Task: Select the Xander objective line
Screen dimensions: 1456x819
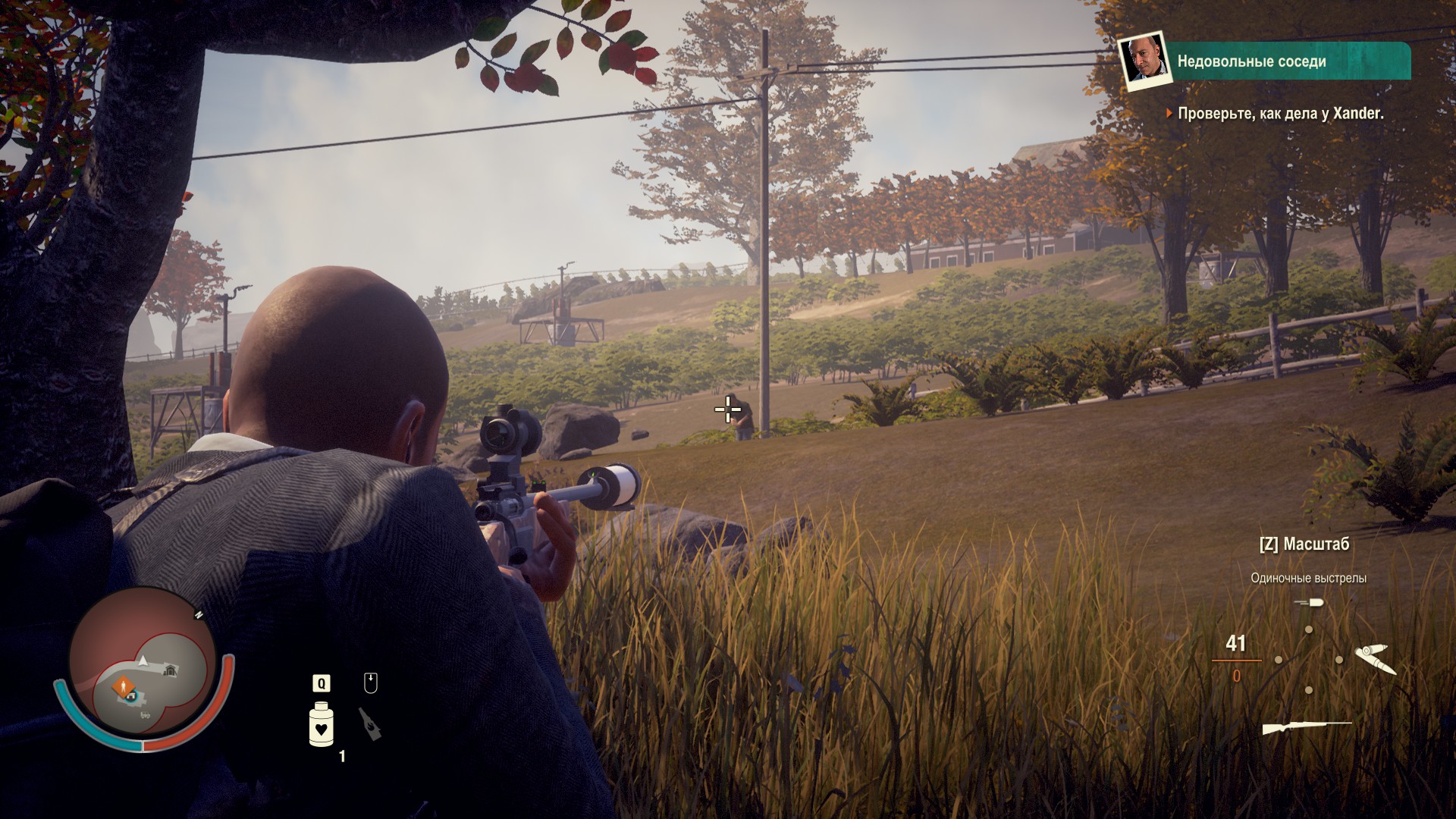Action: 1280,114
